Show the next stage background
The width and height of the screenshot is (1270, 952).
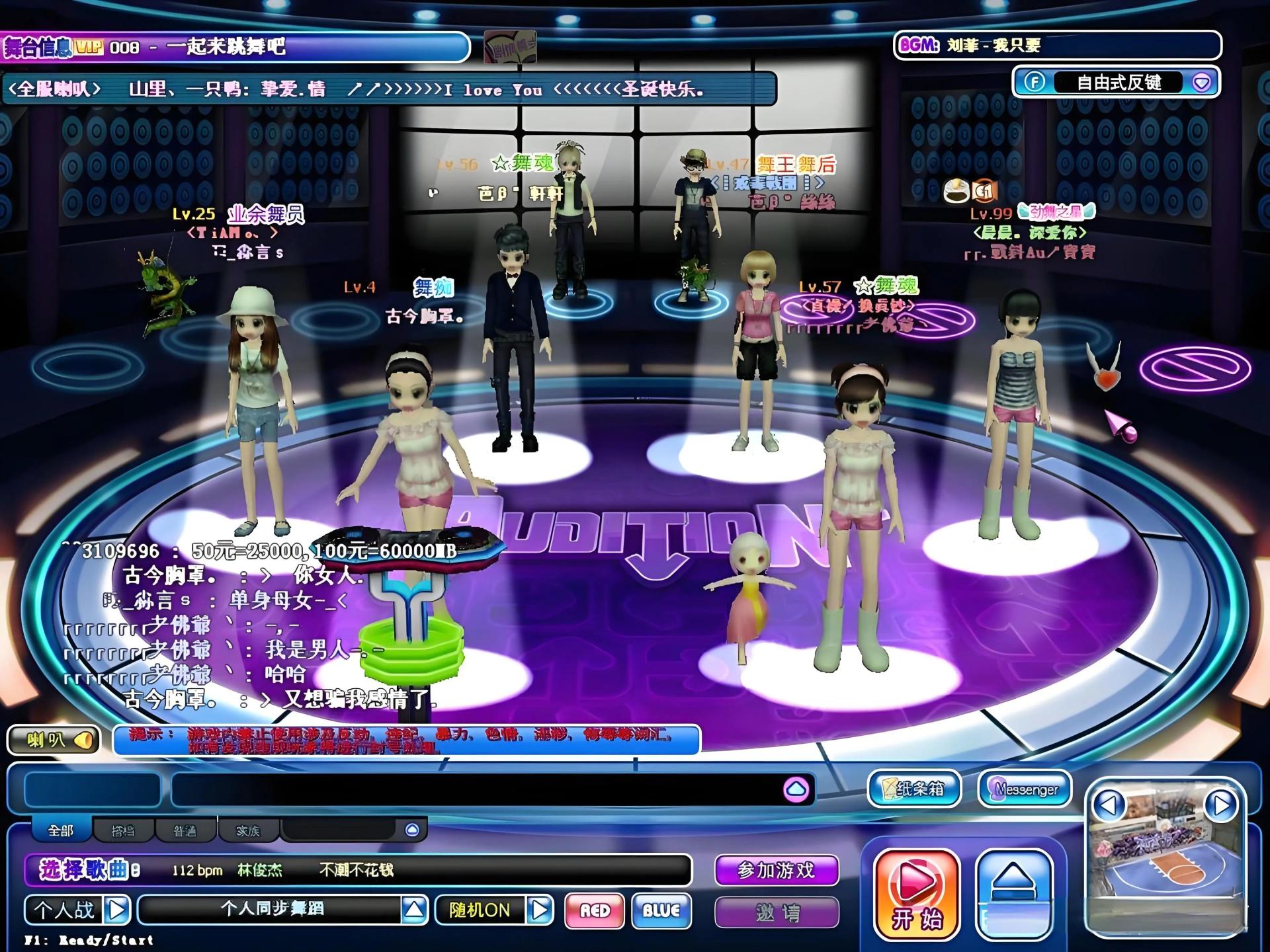click(1220, 805)
